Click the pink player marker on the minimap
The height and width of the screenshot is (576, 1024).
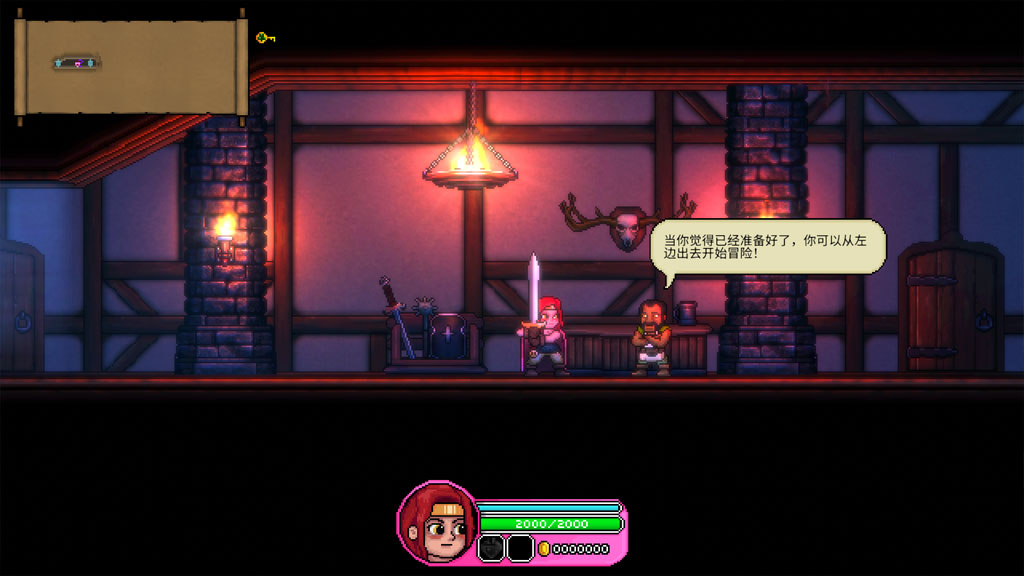click(77, 64)
